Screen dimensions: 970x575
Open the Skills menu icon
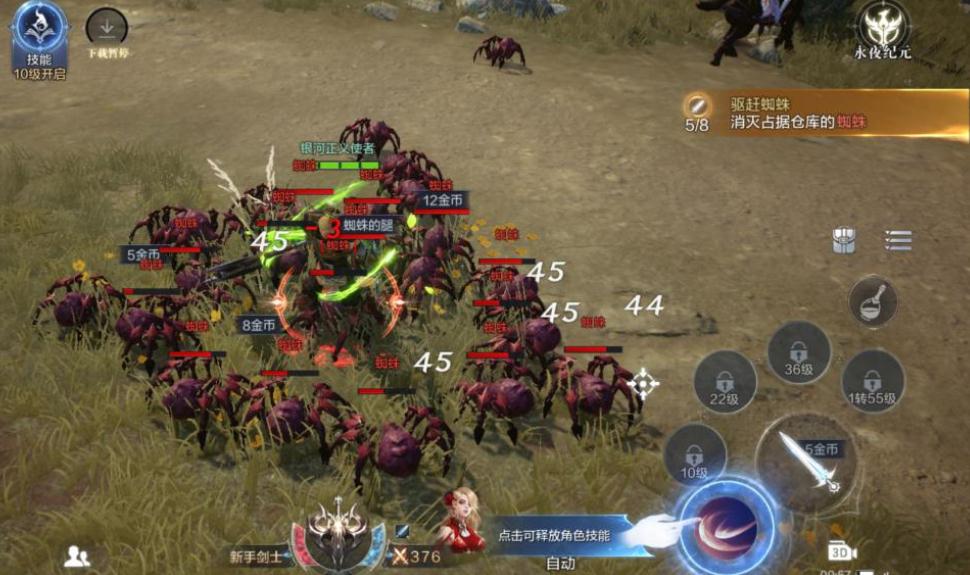click(39, 30)
